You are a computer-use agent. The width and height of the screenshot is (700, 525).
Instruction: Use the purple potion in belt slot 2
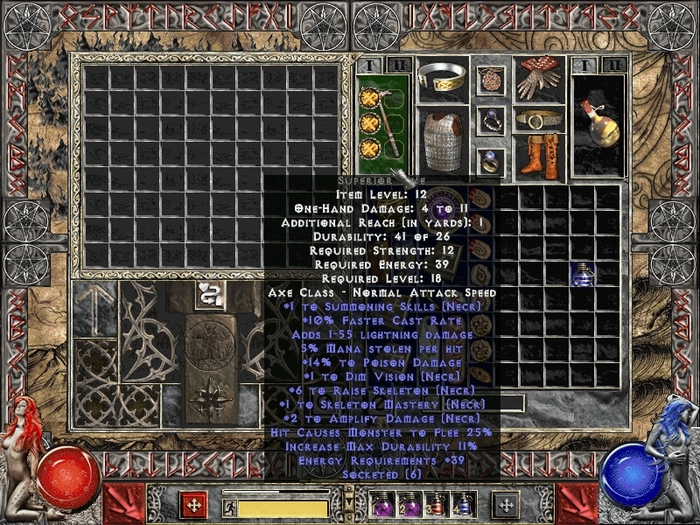coord(408,503)
